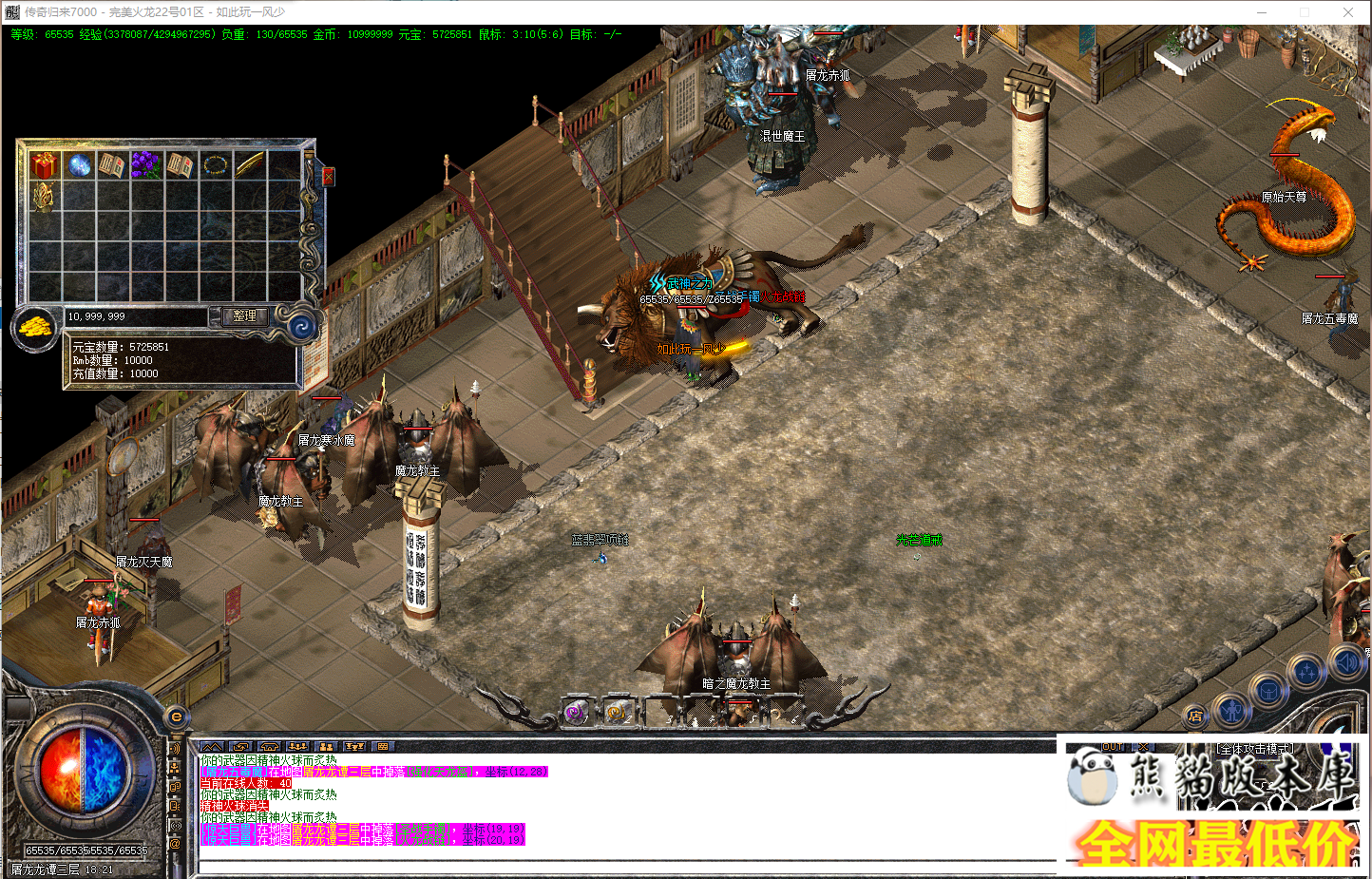1372x879 pixels.
Task: Toggle the bracketed speaker mute icon beside the chat
Action: (175, 825)
